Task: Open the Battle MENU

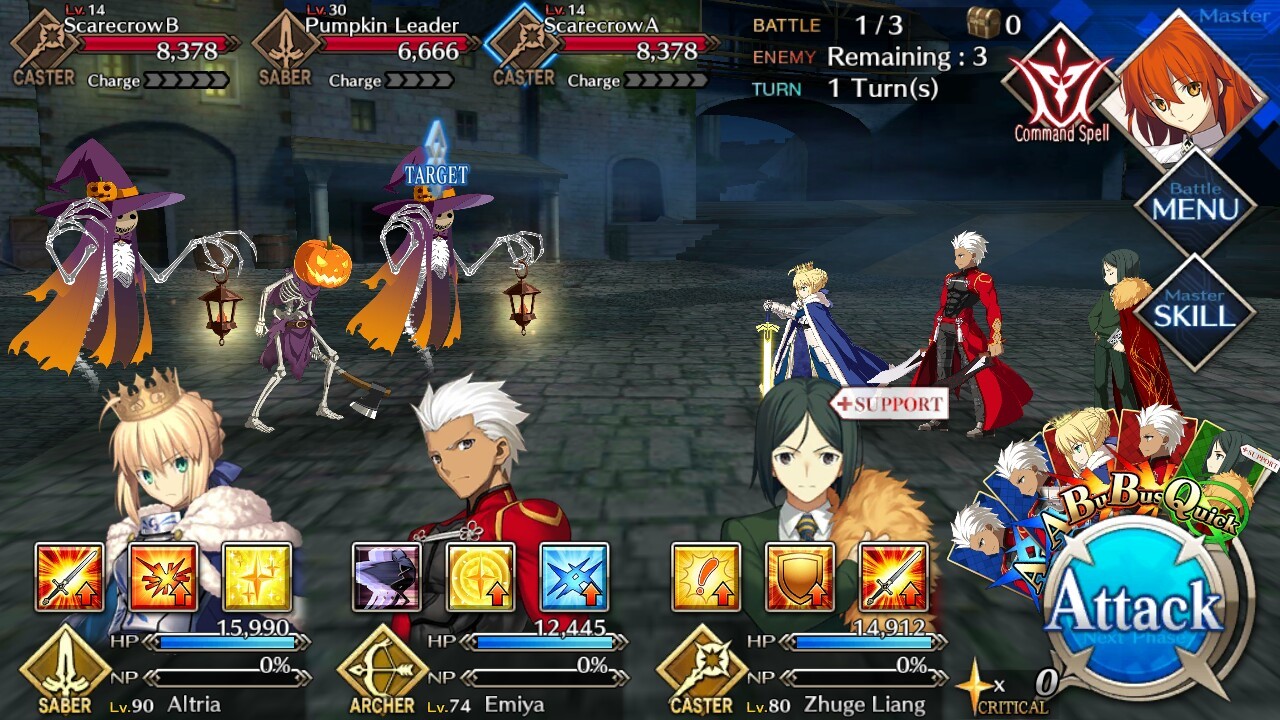Action: tap(1195, 203)
